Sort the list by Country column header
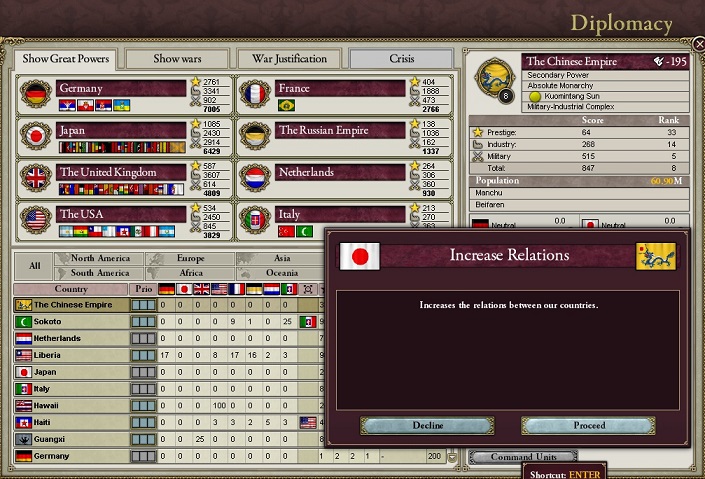705x479 pixels. (71, 289)
